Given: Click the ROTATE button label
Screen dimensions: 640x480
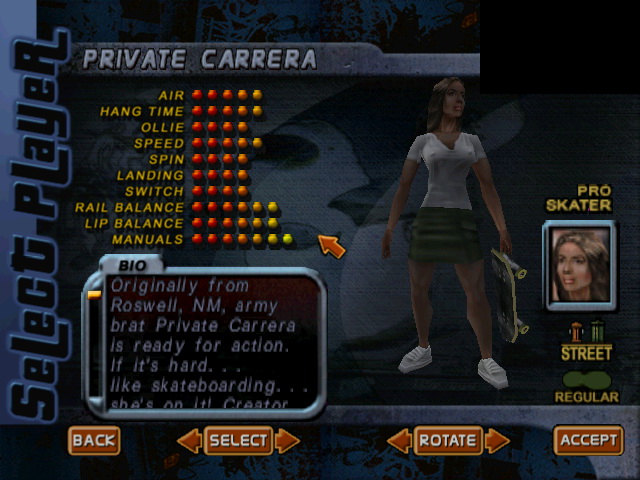Looking at the screenshot, I should (448, 440).
